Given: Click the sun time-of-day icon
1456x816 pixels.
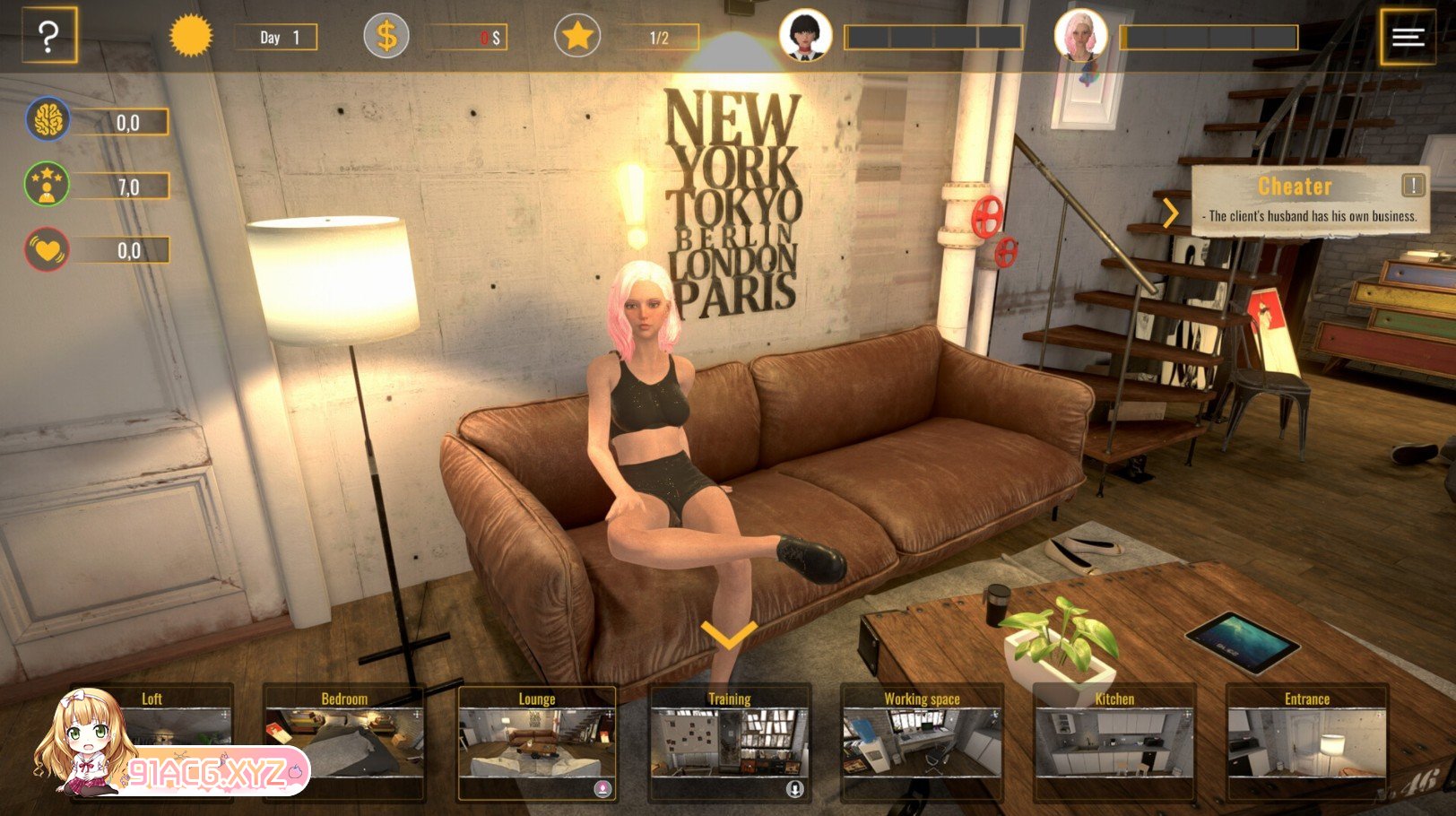Looking at the screenshot, I should click(x=191, y=37).
